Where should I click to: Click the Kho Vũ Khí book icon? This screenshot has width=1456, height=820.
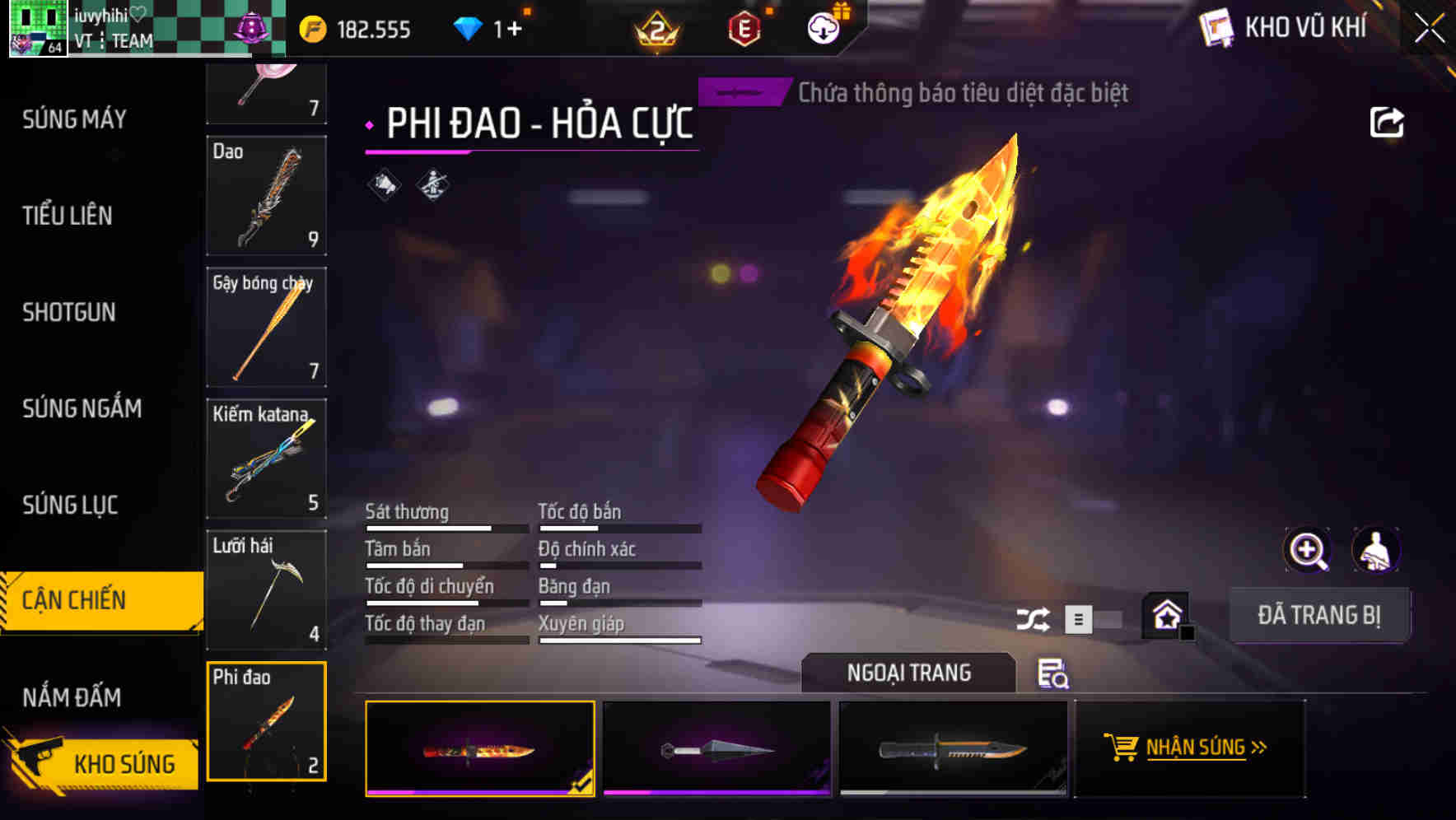click(x=1216, y=27)
